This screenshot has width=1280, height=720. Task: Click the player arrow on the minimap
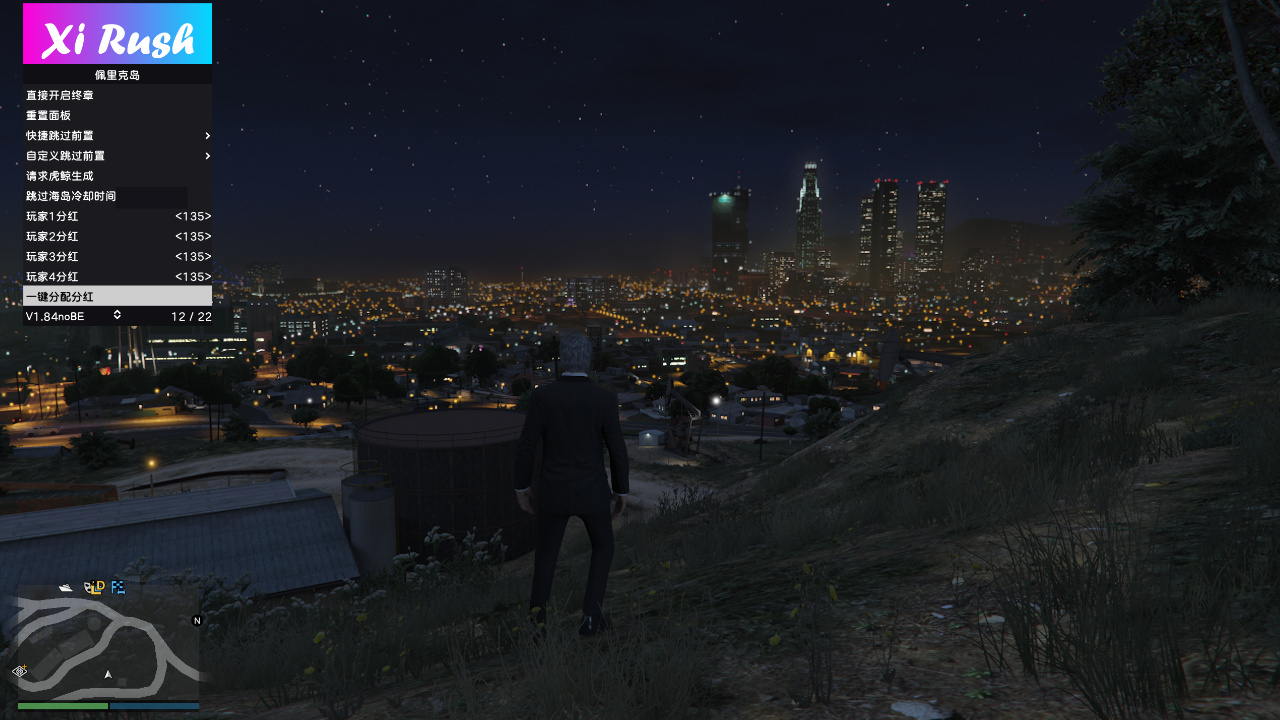click(x=108, y=674)
